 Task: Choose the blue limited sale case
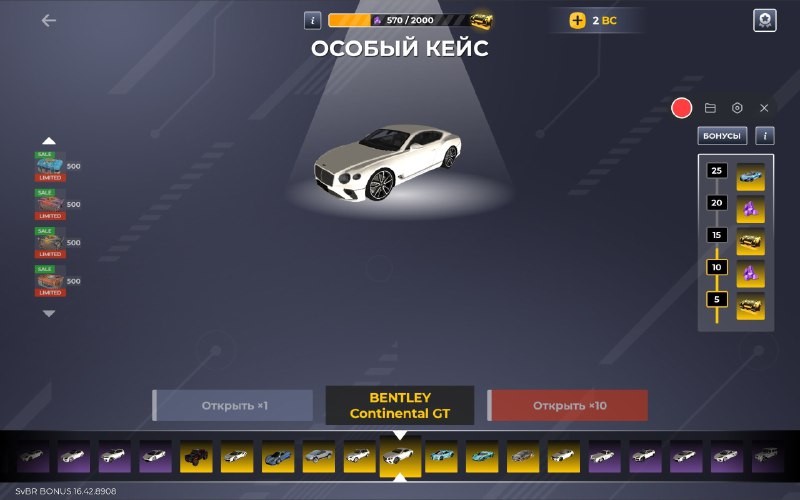coord(50,166)
